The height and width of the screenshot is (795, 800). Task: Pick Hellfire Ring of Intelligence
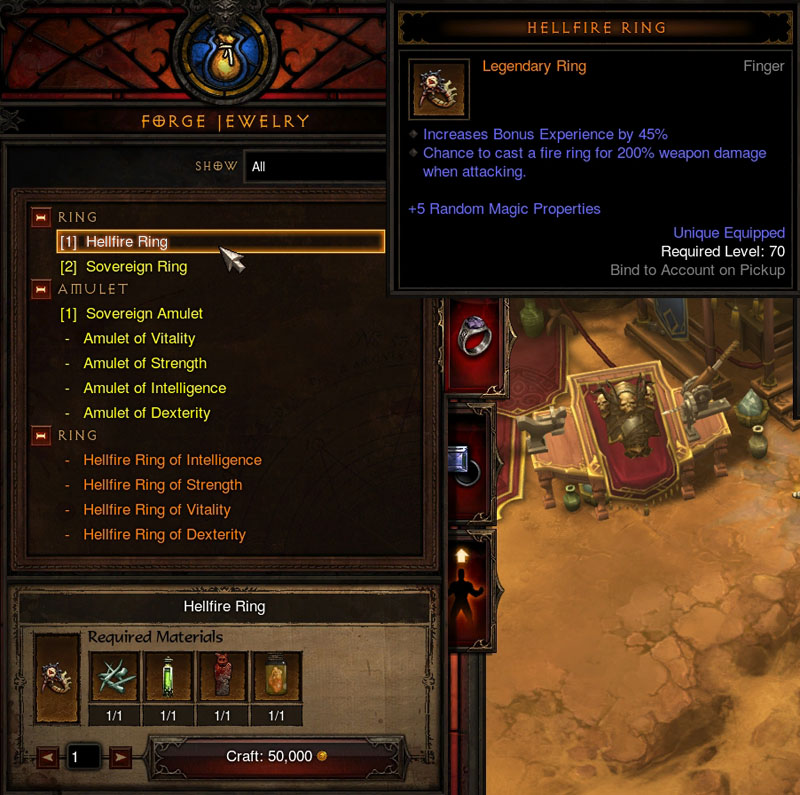pyautogui.click(x=172, y=460)
